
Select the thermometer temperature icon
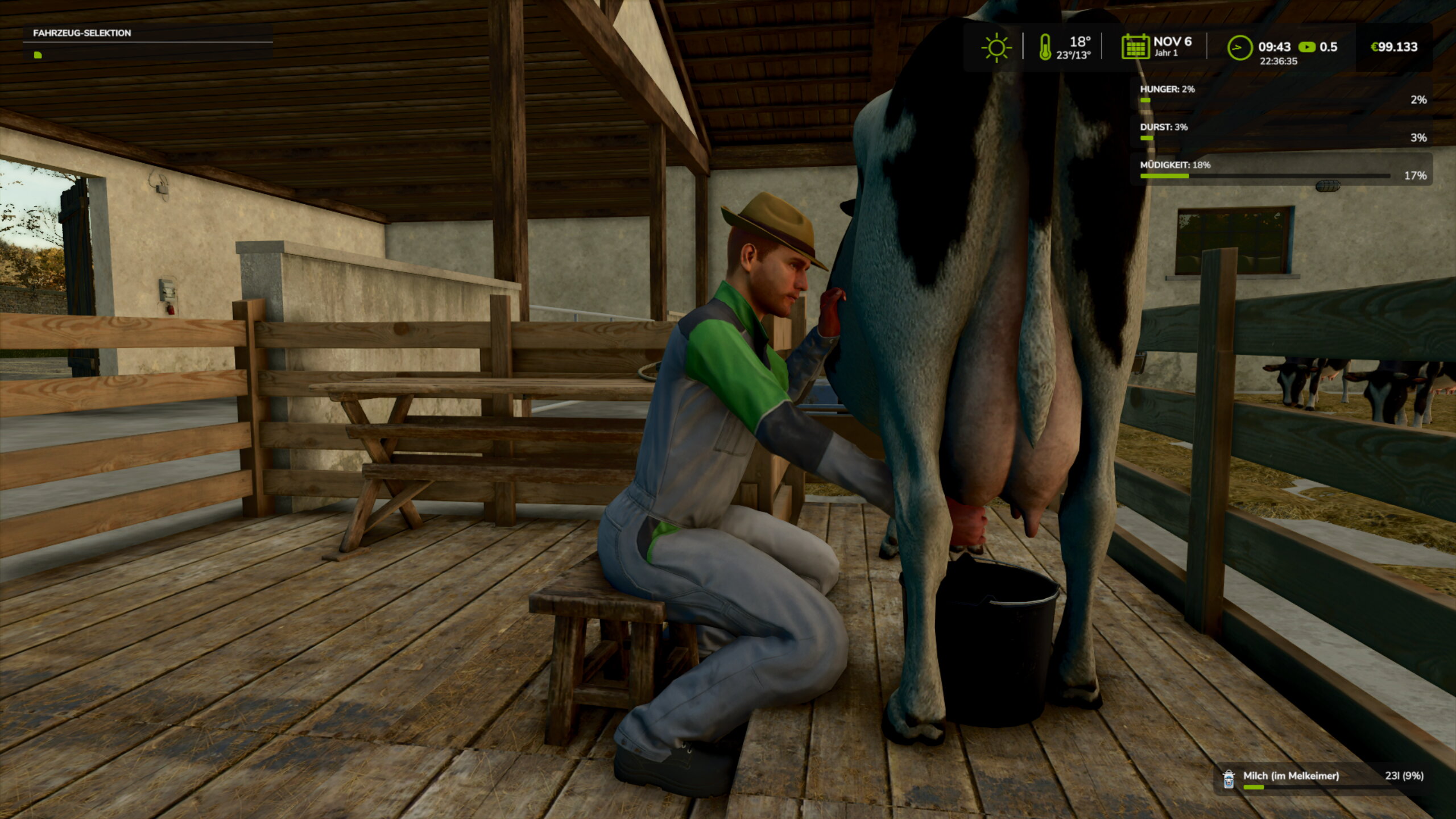1045,47
